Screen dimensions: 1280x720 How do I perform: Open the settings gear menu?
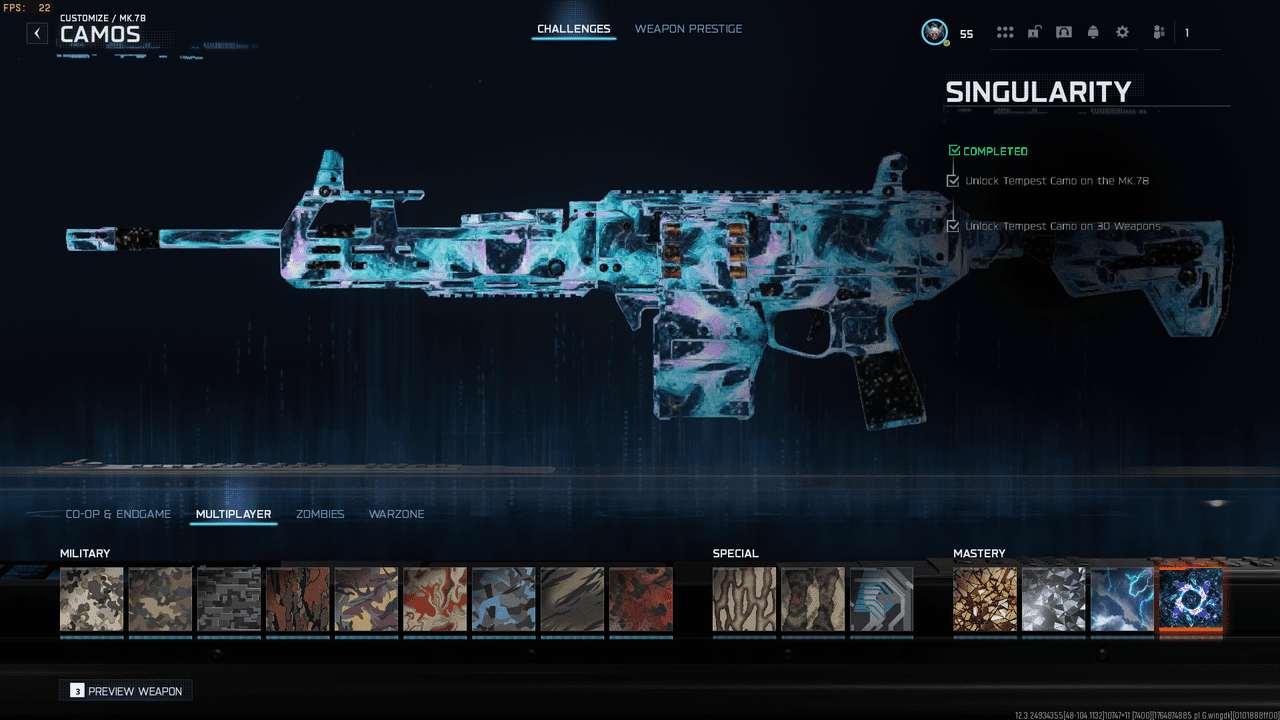1122,32
